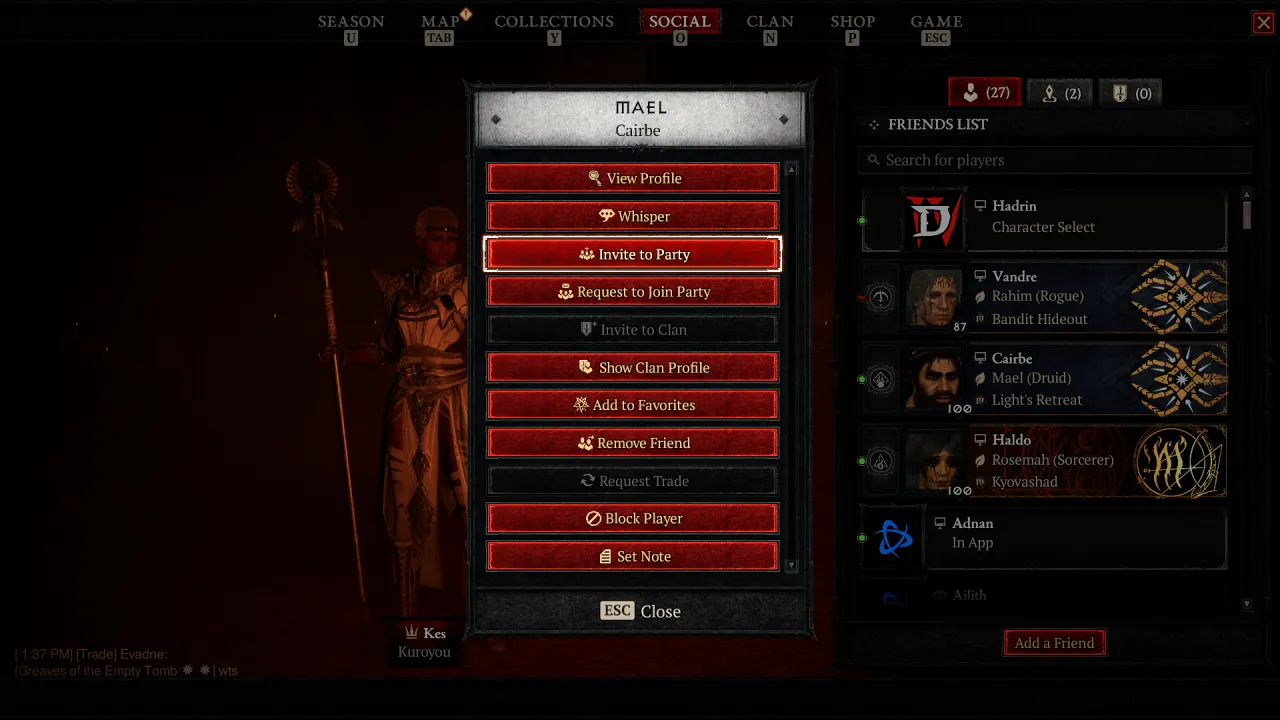This screenshot has width=1280, height=720.
Task: Open the blocked players tab with shield icon
Action: (x=1130, y=92)
